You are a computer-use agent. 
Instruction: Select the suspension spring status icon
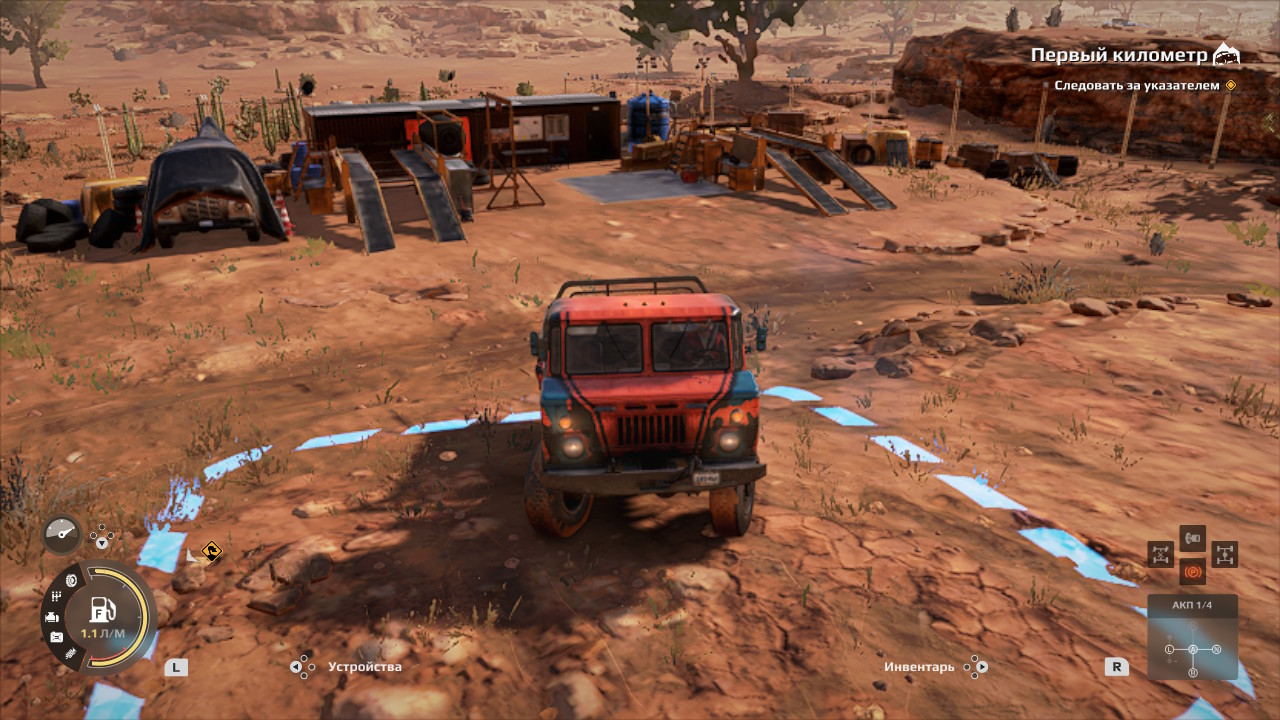click(71, 654)
